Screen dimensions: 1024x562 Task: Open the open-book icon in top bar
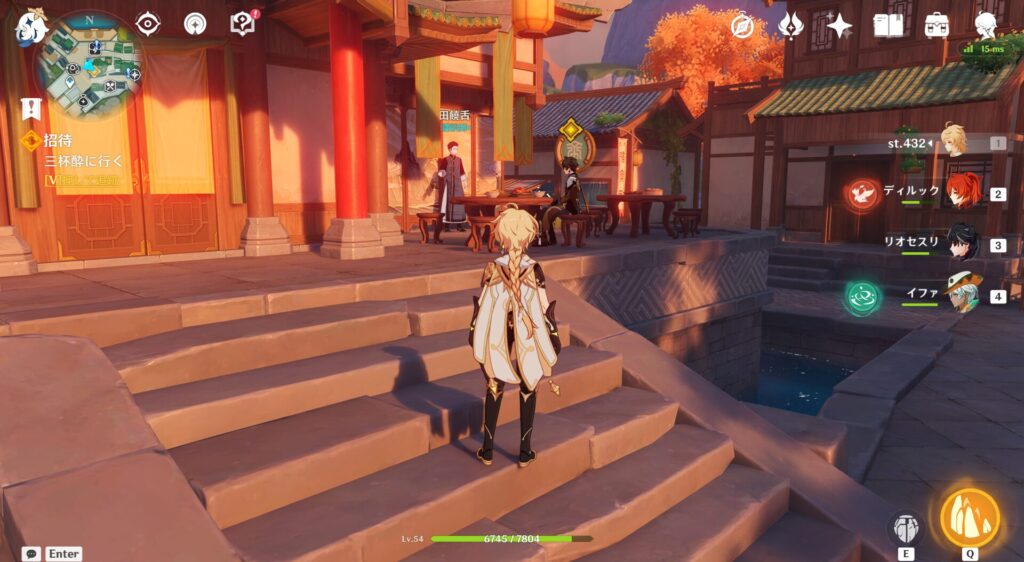tap(888, 26)
